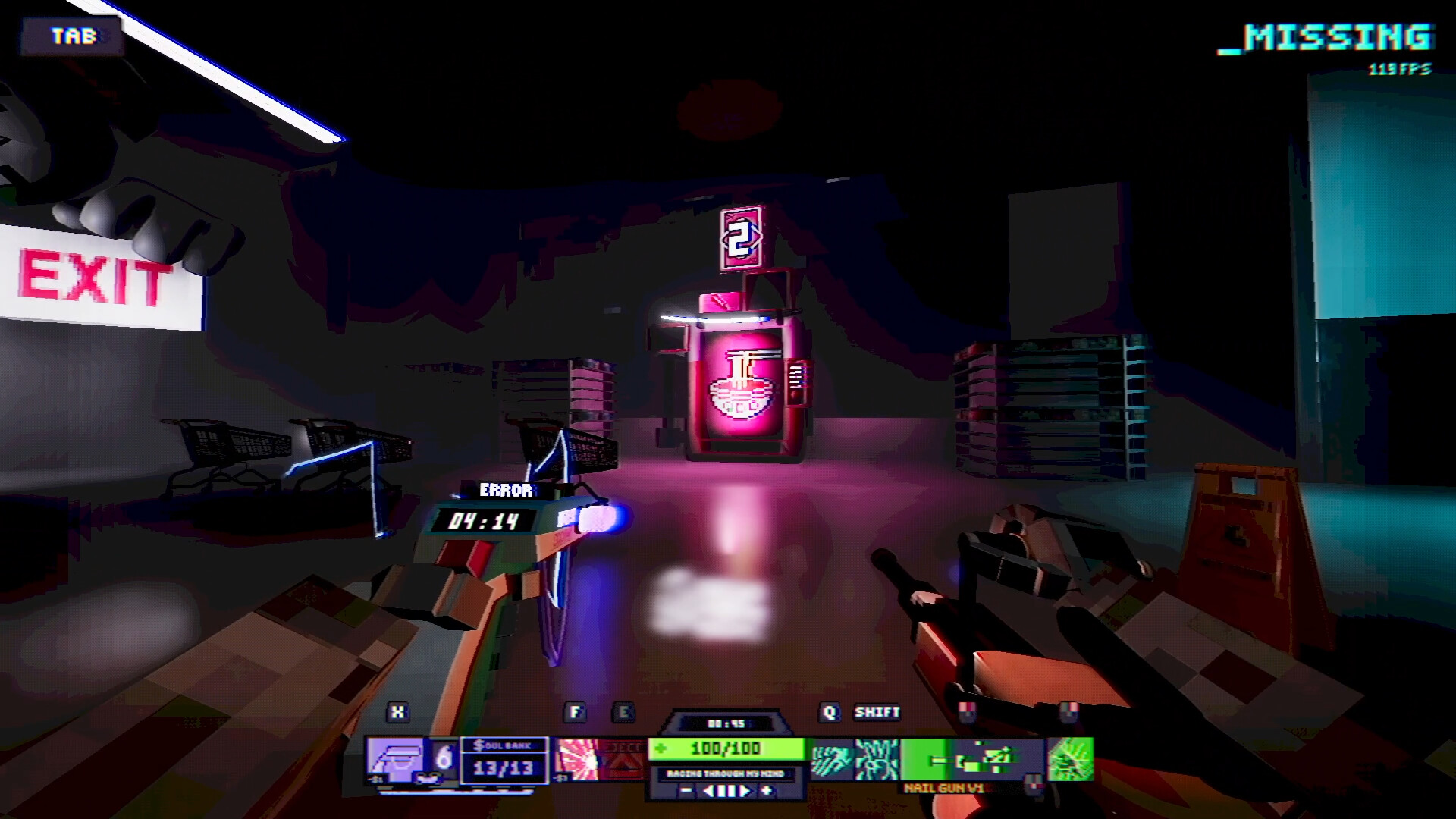Click the Soul Bank icon showing 13/13
The width and height of the screenshot is (1456, 819).
502,761
